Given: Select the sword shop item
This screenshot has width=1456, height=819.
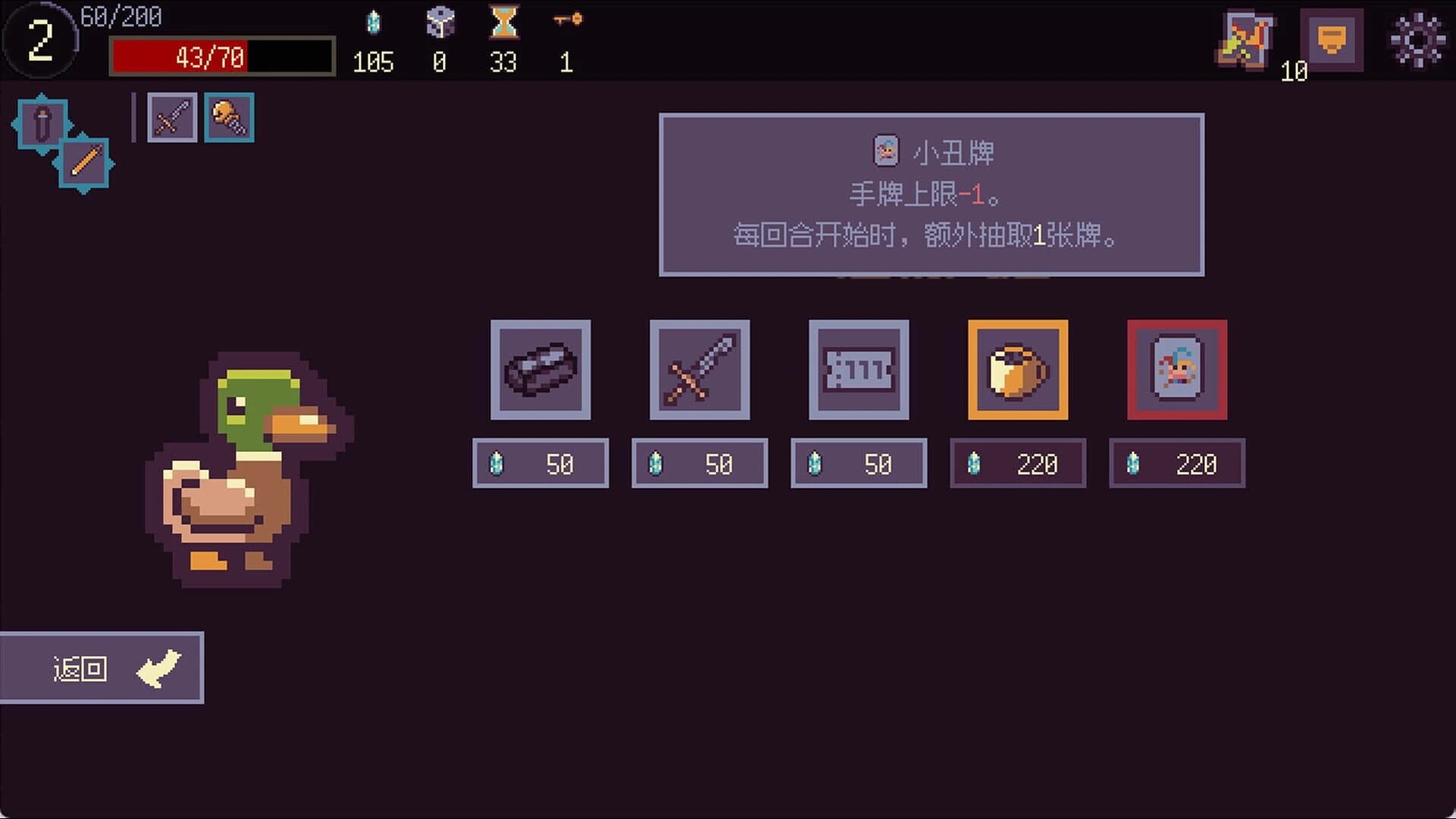Looking at the screenshot, I should (700, 371).
